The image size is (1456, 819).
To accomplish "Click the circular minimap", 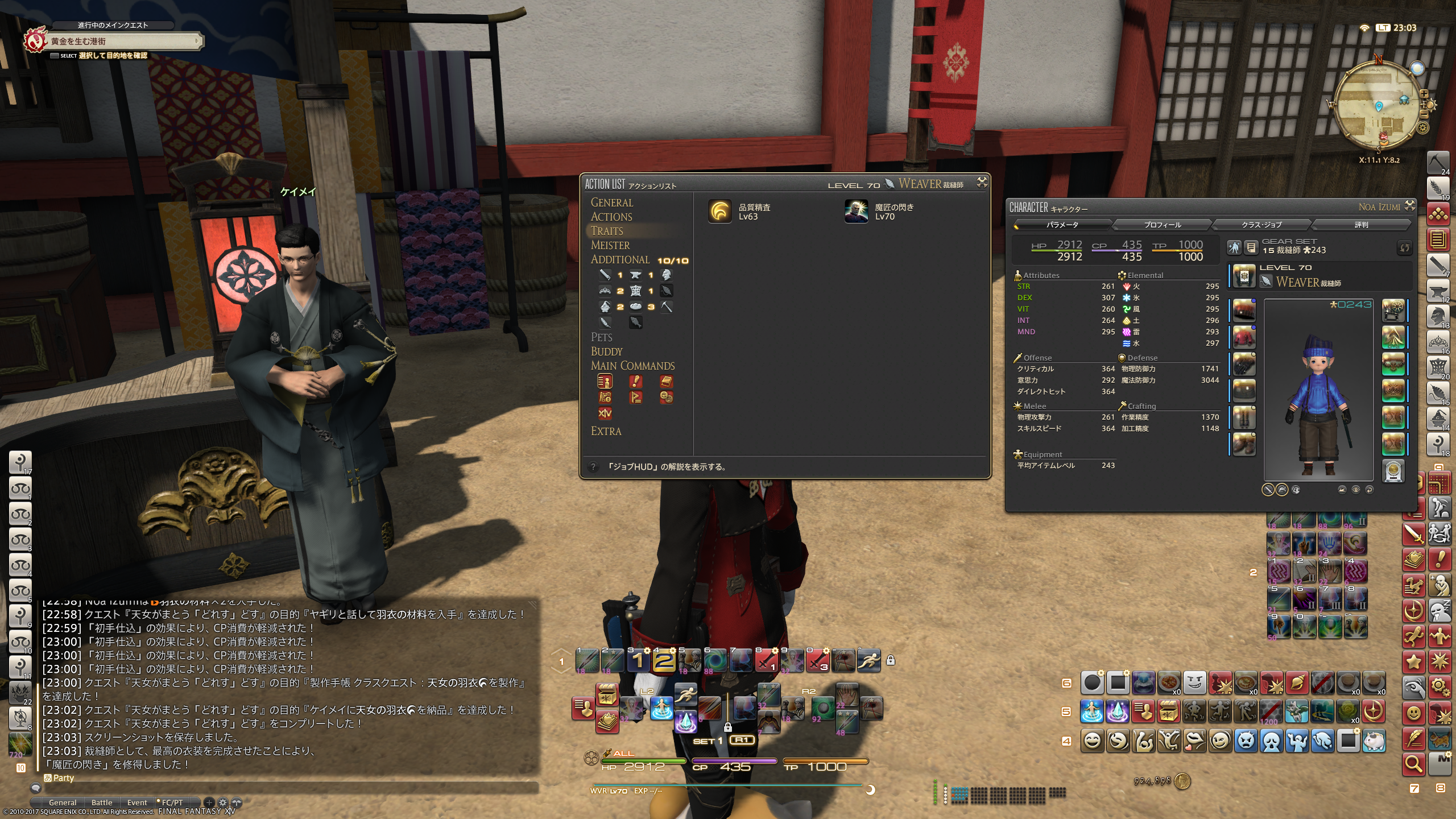I will (1379, 105).
